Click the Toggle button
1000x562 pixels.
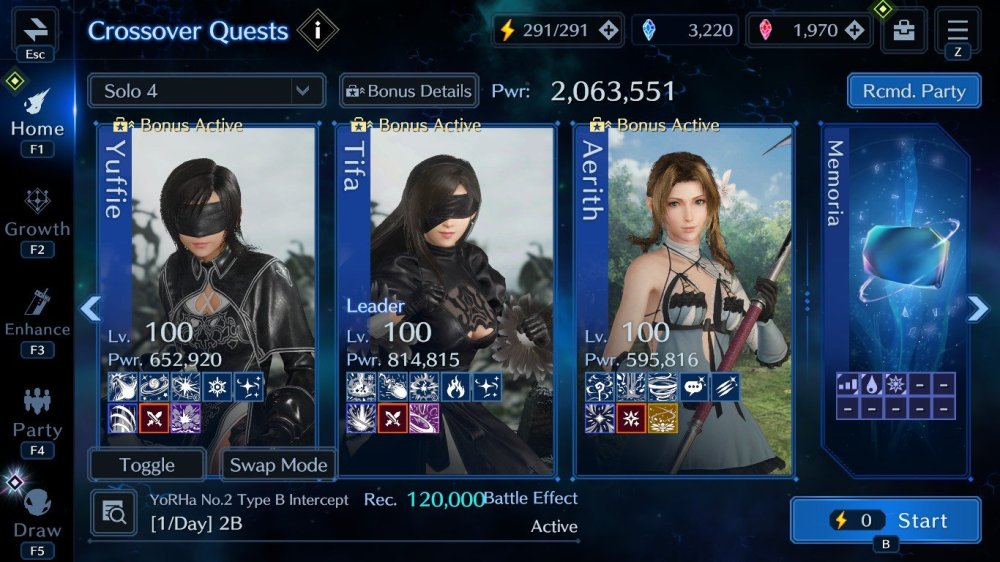[147, 465]
